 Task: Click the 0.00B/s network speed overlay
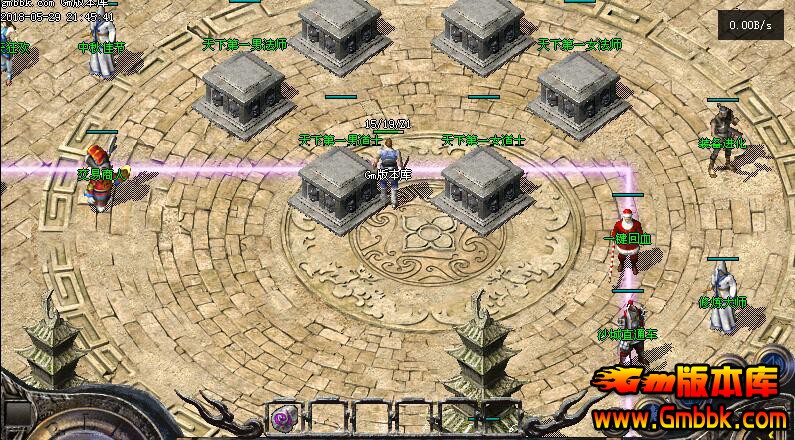point(750,25)
